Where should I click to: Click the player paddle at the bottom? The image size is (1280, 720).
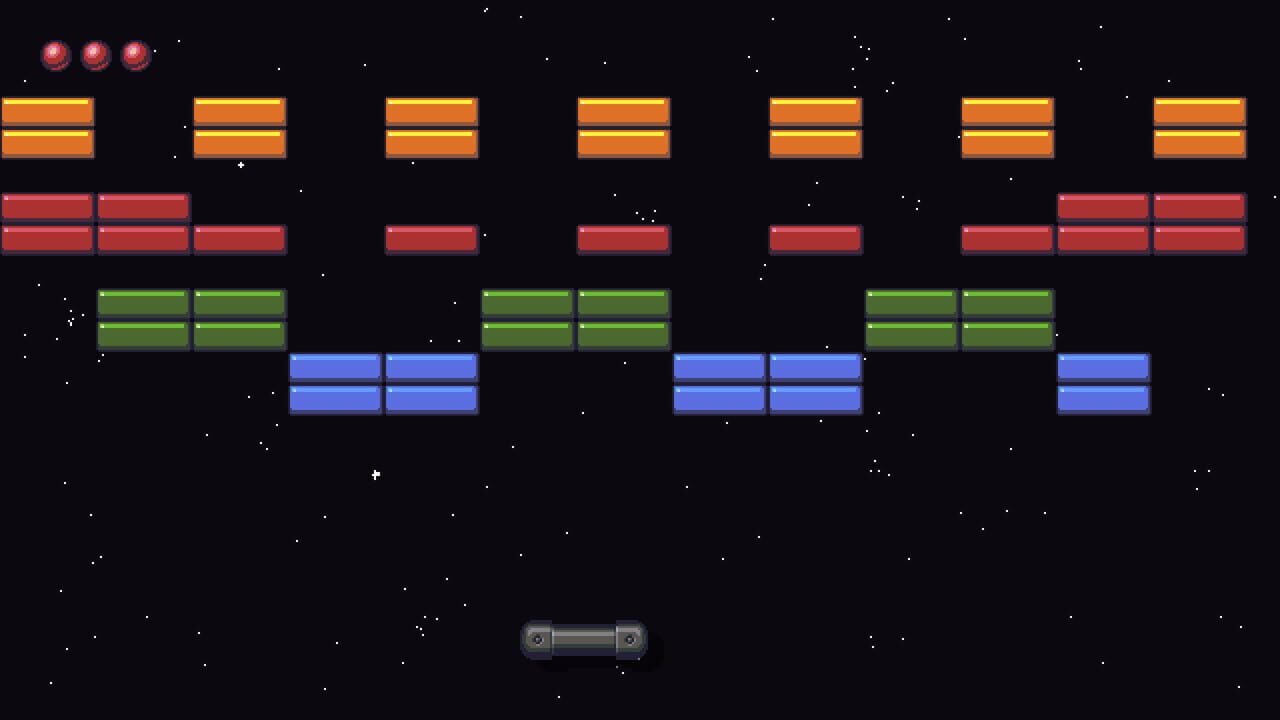pos(585,640)
